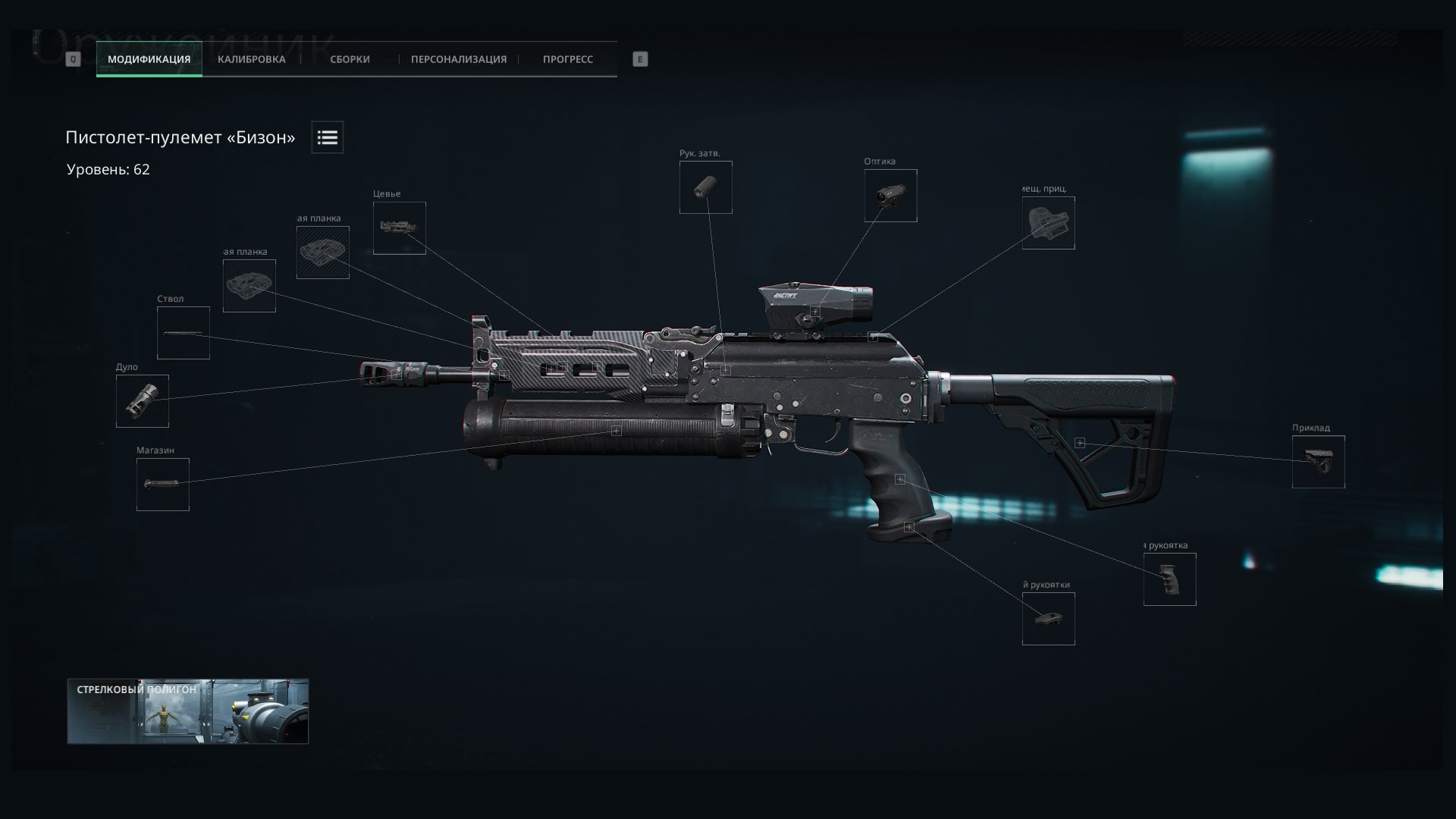The image size is (1456, 819).
Task: Enter the Стрелковый полигон shooting range
Action: pos(188,711)
